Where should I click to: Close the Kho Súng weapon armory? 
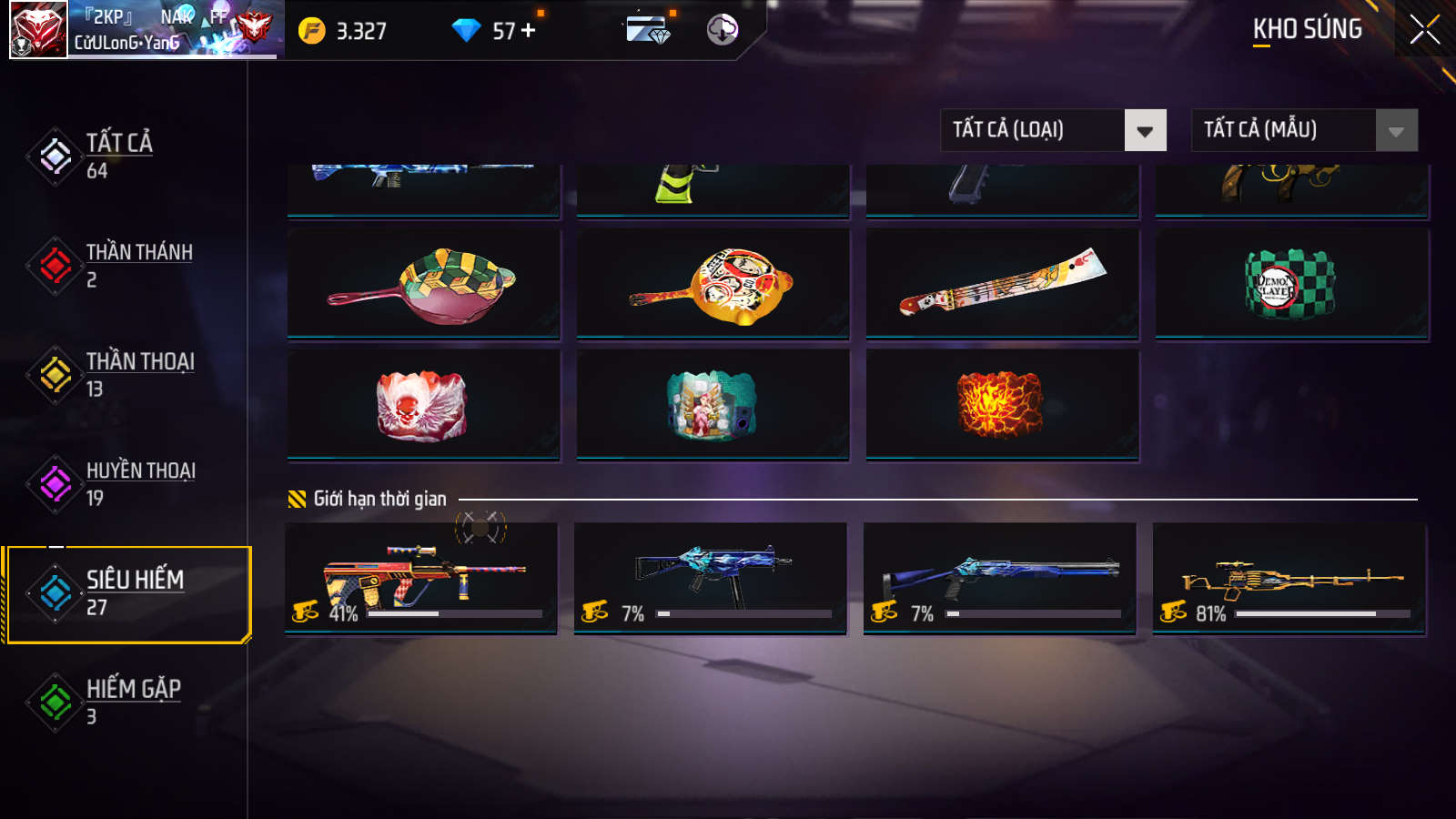point(1424,30)
